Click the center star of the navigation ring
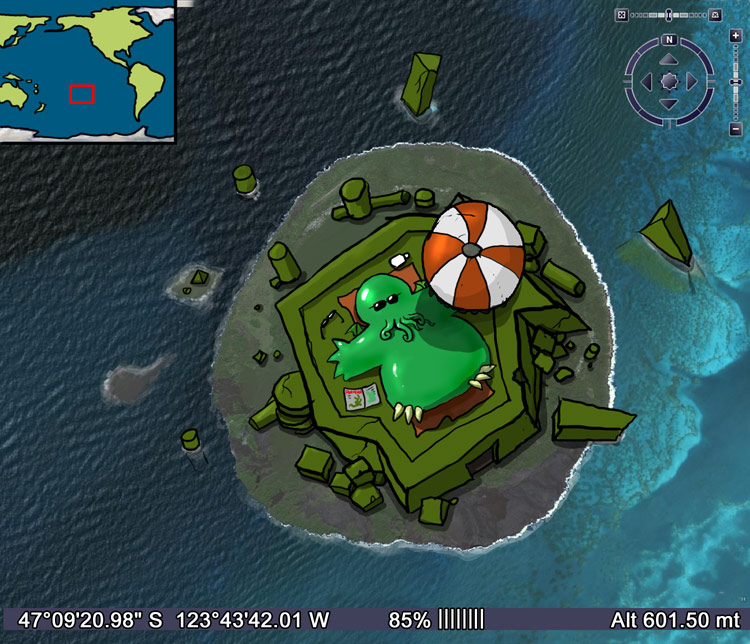 click(x=668, y=81)
